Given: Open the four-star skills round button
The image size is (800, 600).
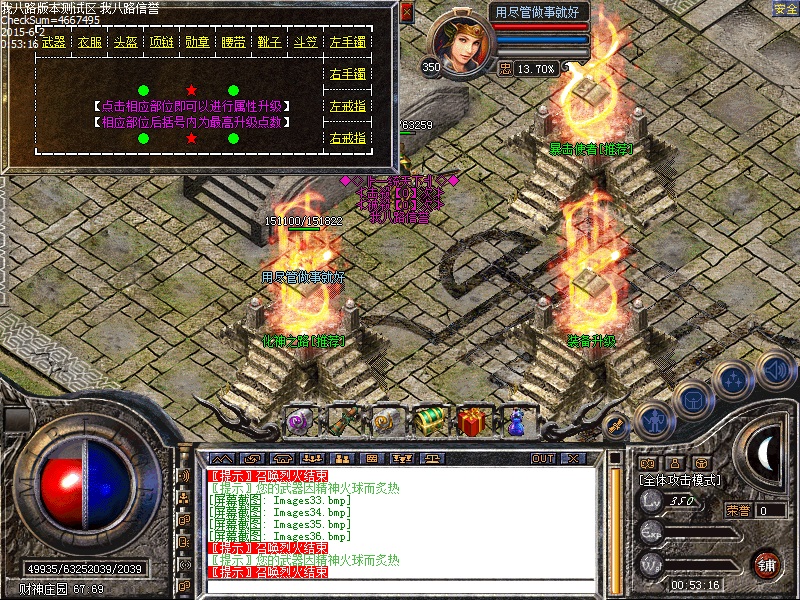Looking at the screenshot, I should coord(733,380).
